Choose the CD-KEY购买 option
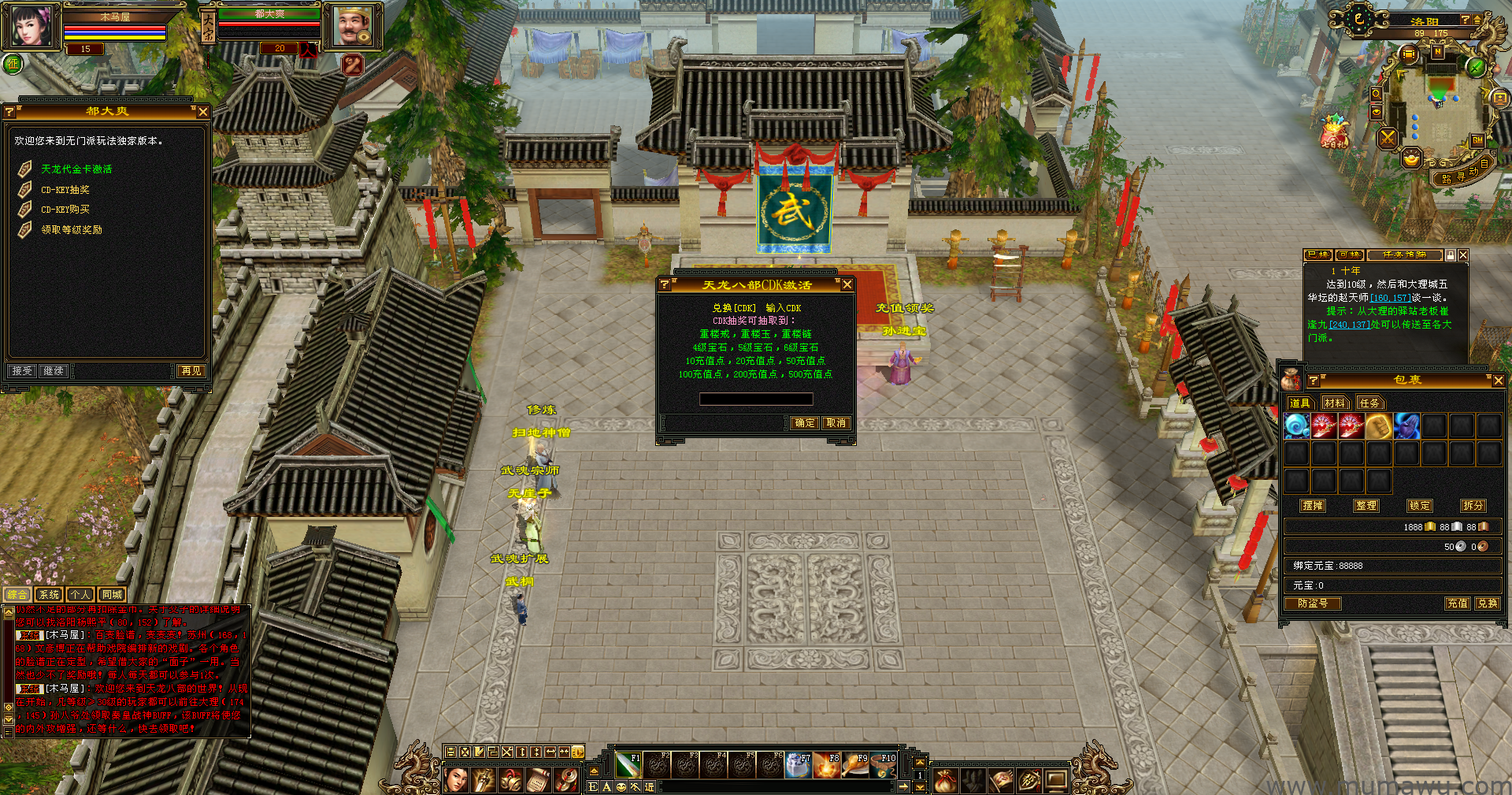Viewport: 1512px width, 795px height. pos(65,210)
